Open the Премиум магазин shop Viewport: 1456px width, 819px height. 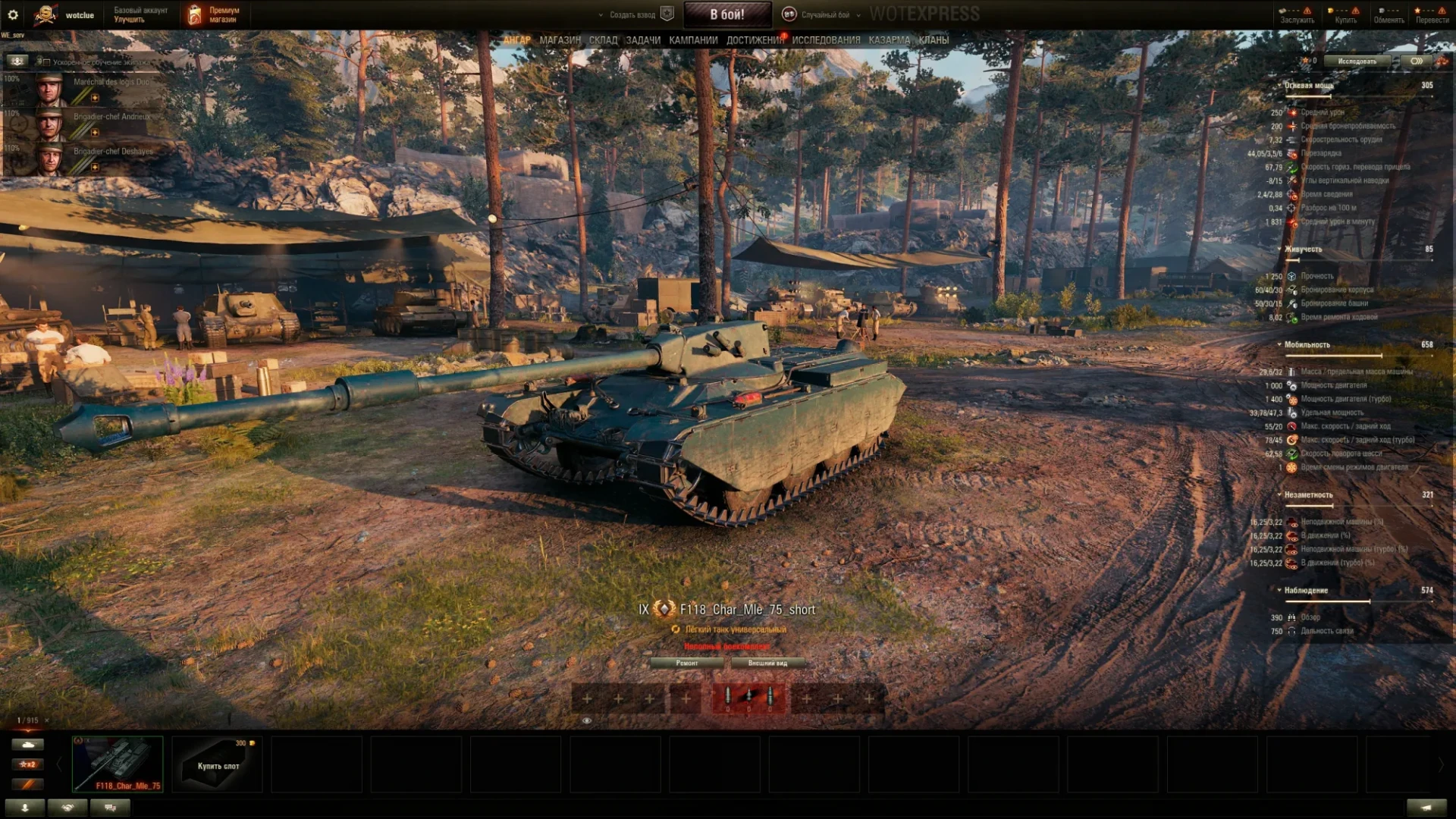(215, 14)
